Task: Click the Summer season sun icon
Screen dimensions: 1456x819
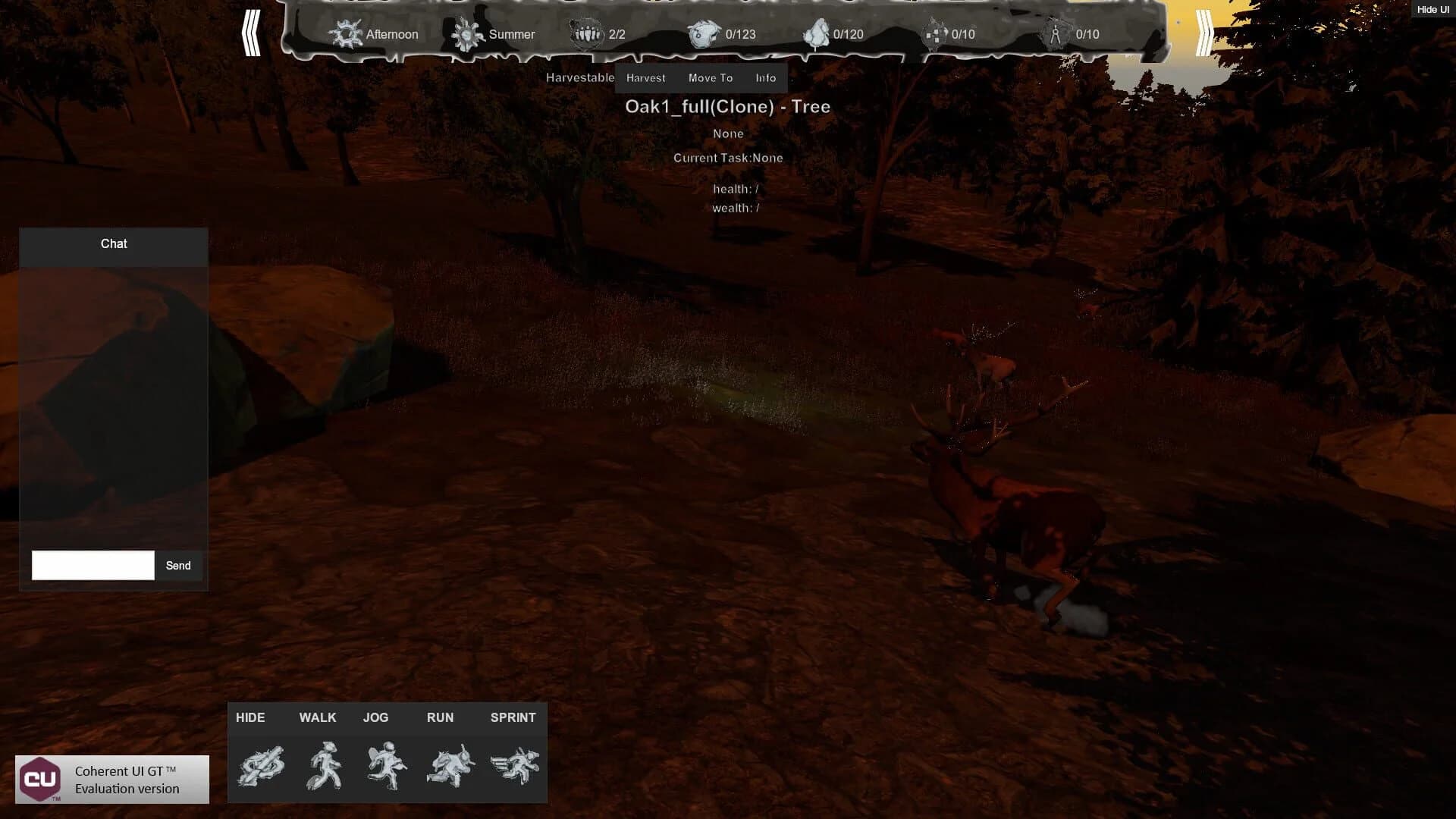Action: (468, 34)
